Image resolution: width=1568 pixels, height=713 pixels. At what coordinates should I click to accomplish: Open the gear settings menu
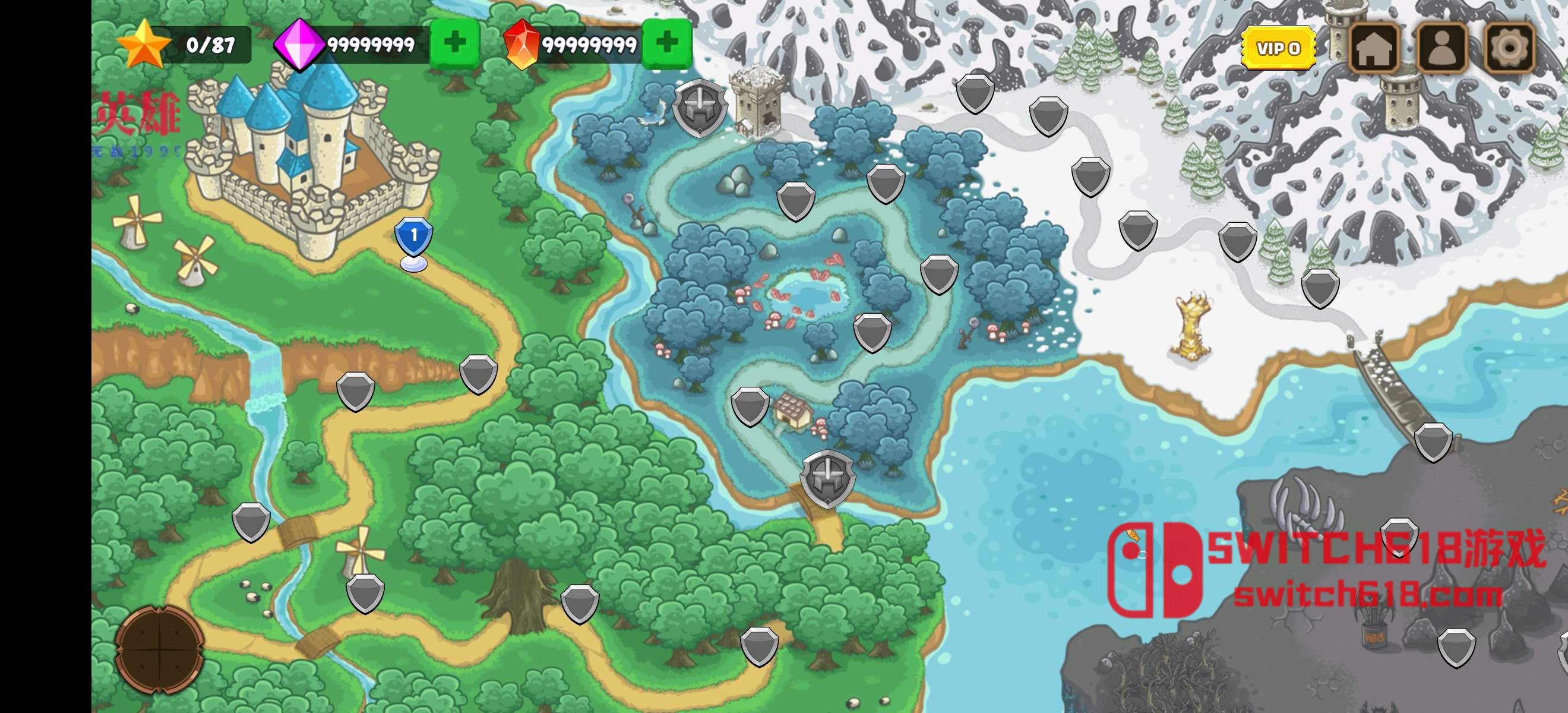(x=1510, y=48)
